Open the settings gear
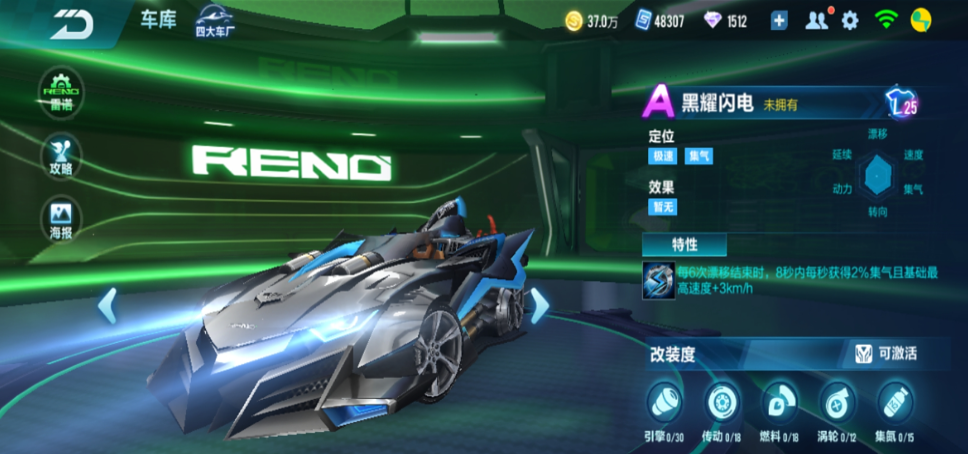This screenshot has width=968, height=454. 850,21
